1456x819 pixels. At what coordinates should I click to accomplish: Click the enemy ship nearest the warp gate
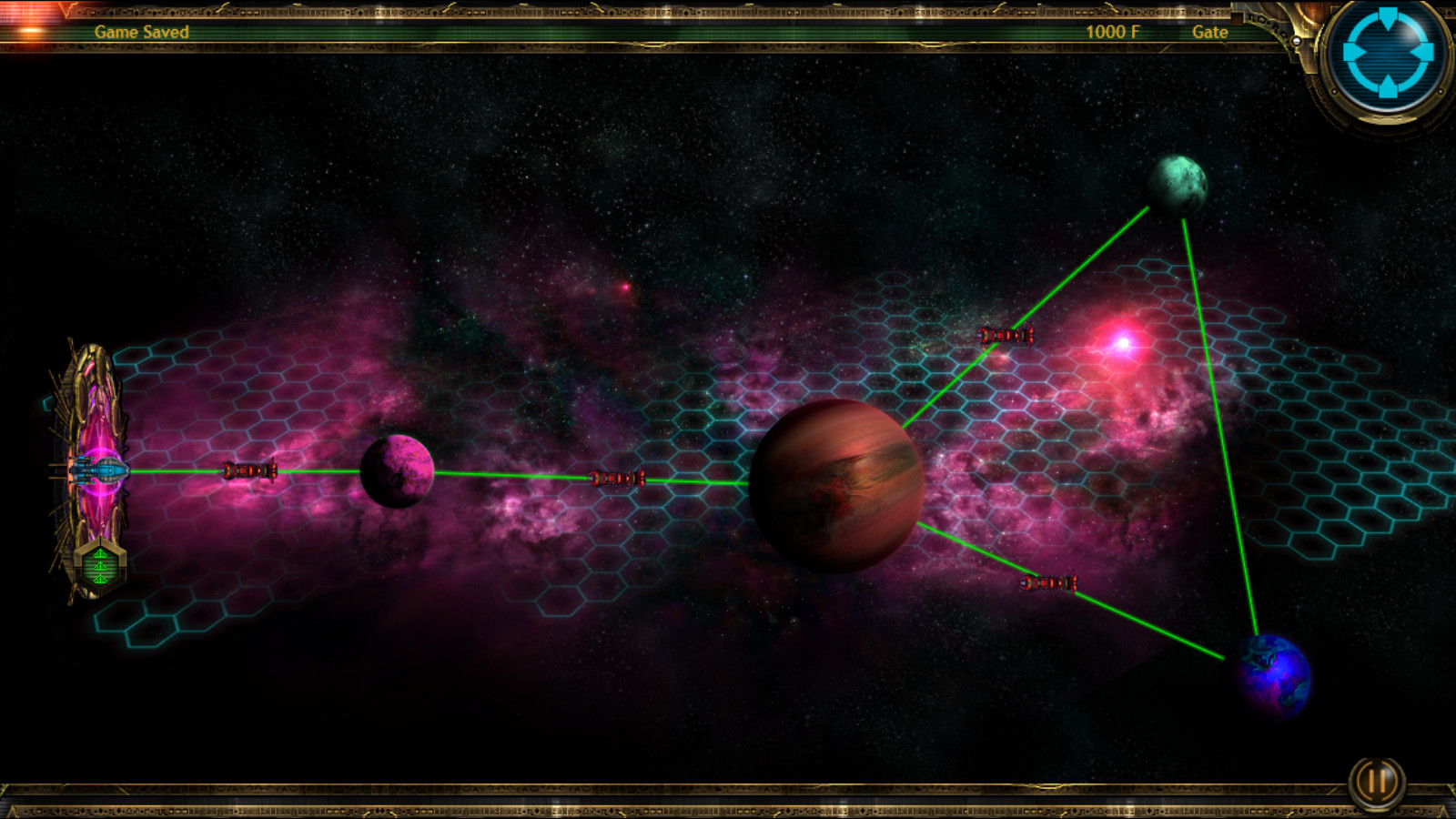pos(248,472)
